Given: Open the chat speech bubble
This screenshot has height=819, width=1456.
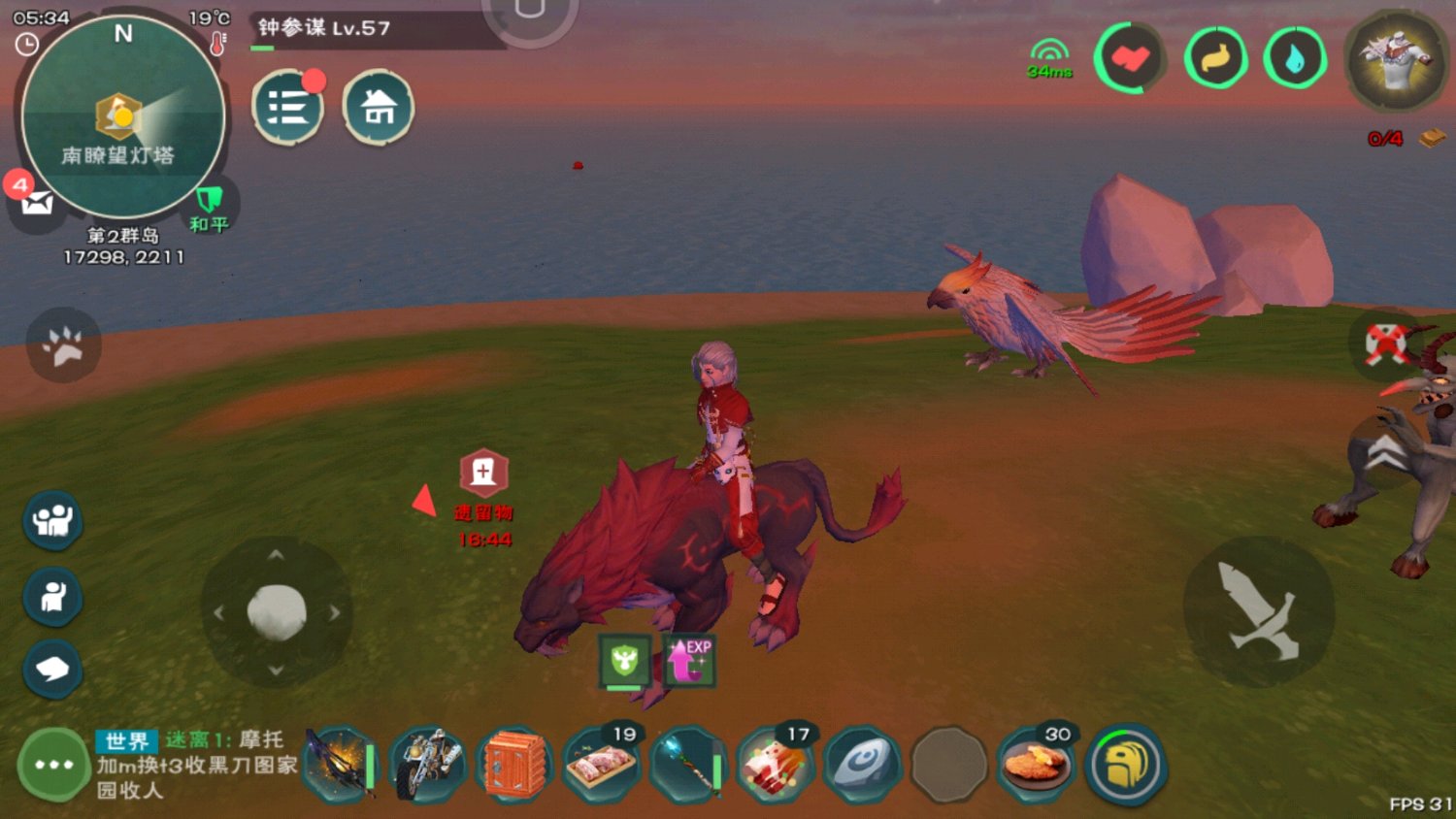Looking at the screenshot, I should click(x=52, y=669).
